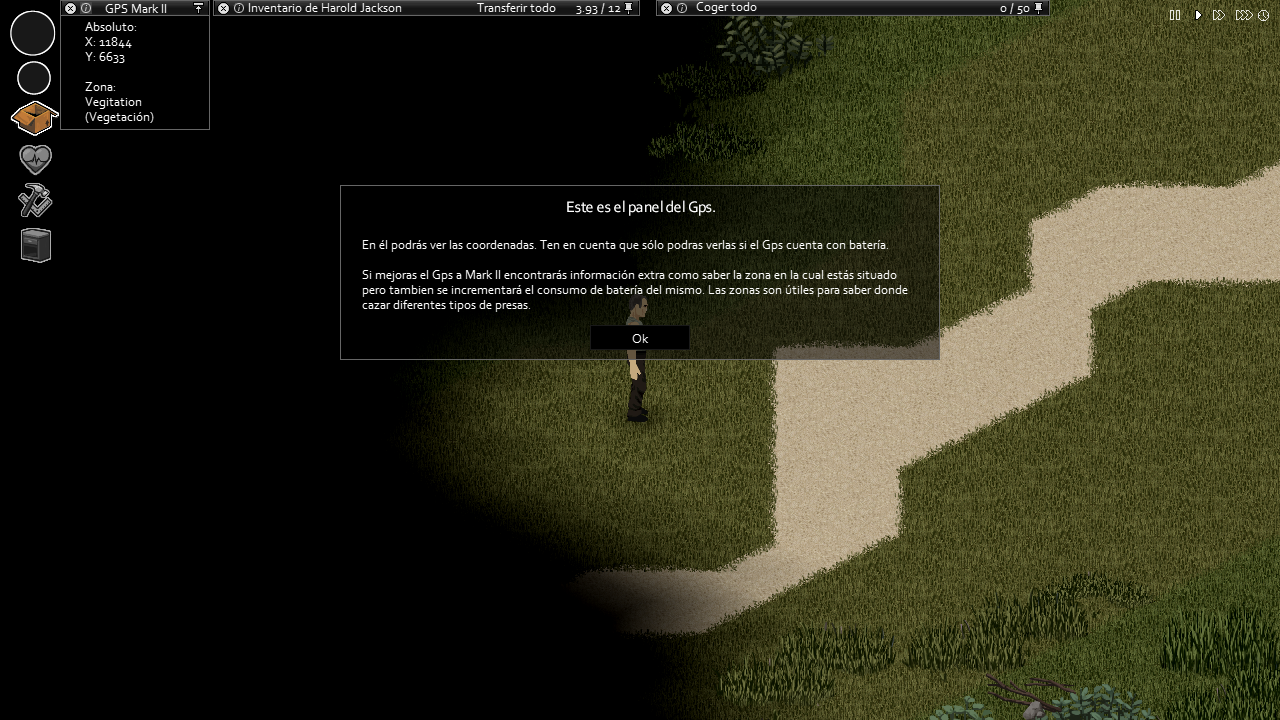1280x720 pixels.
Task: Pin the GPS Mark II window
Action: [x=198, y=8]
